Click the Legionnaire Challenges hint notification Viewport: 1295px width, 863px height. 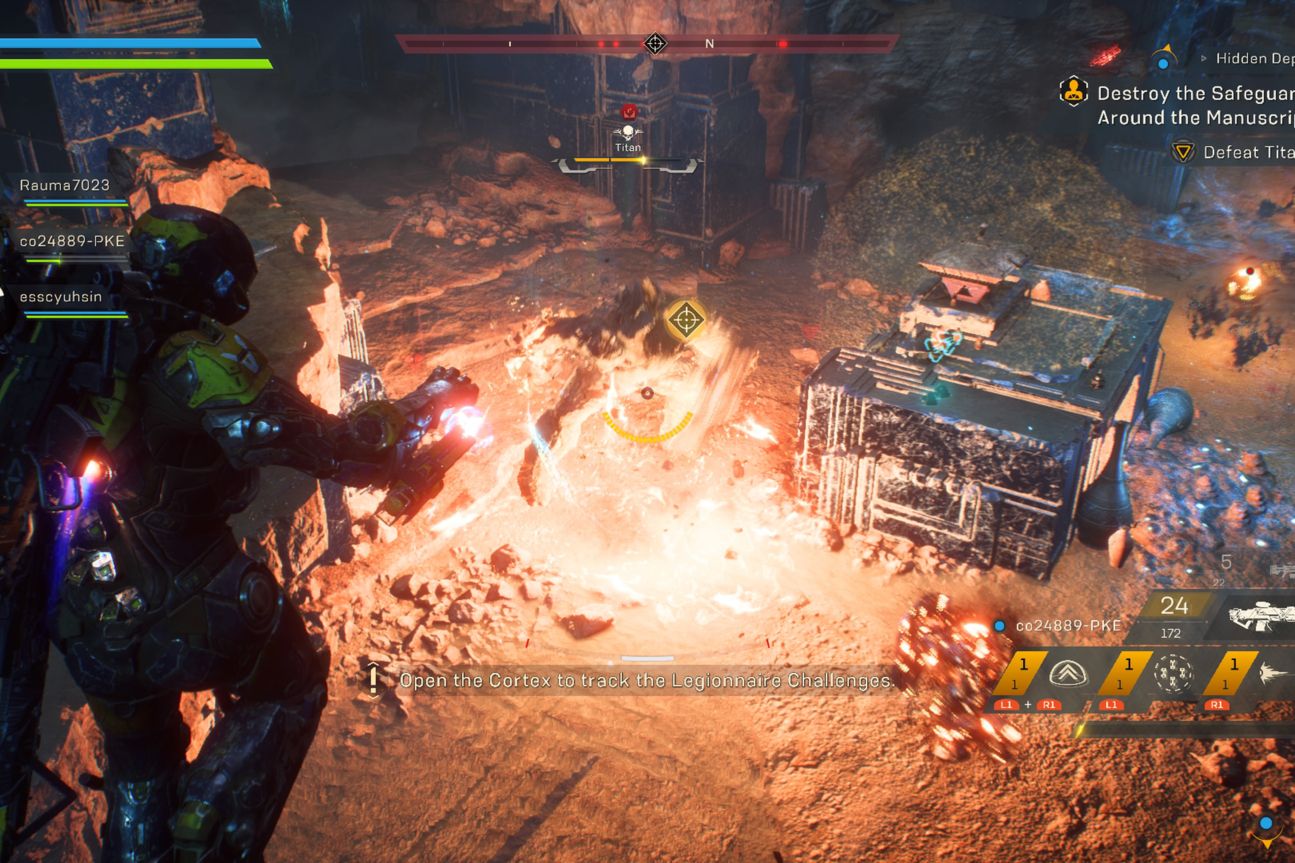tap(646, 680)
